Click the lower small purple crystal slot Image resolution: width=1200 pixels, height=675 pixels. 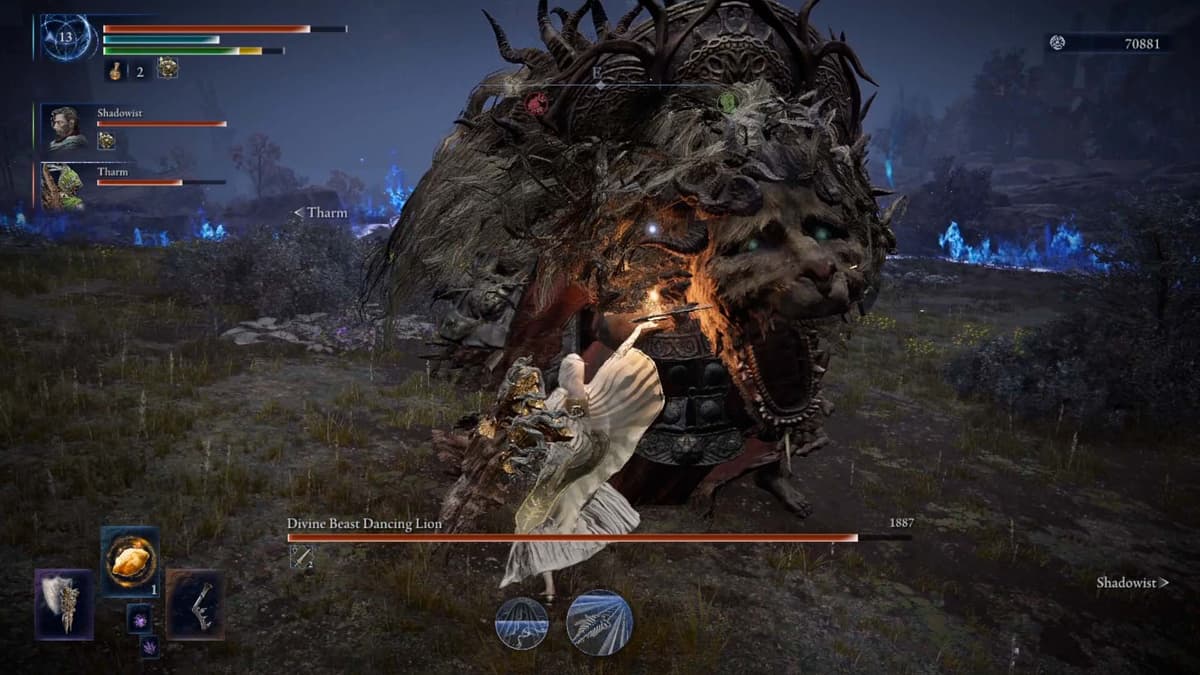149,646
